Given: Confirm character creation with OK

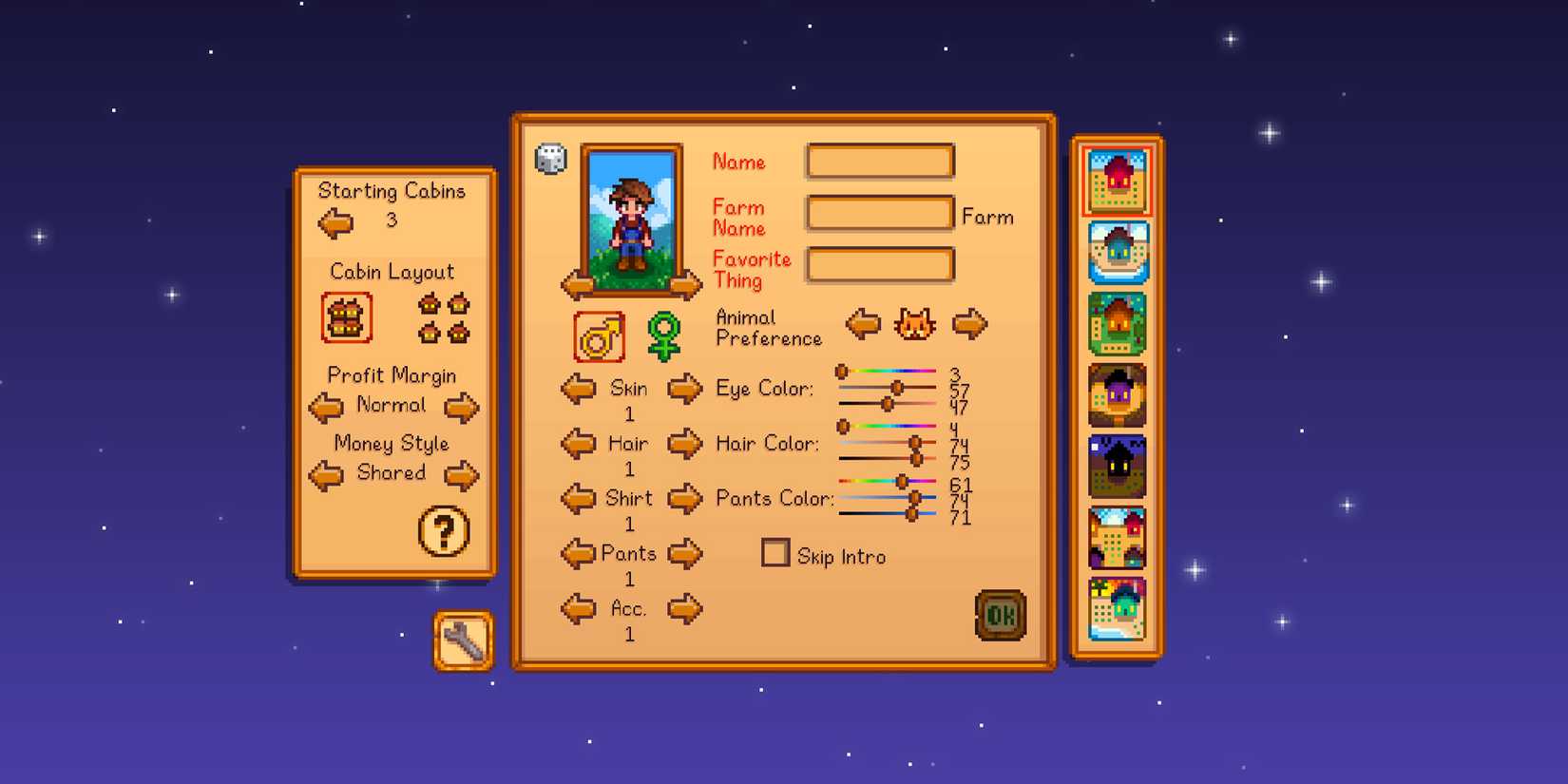Looking at the screenshot, I should point(1002,614).
